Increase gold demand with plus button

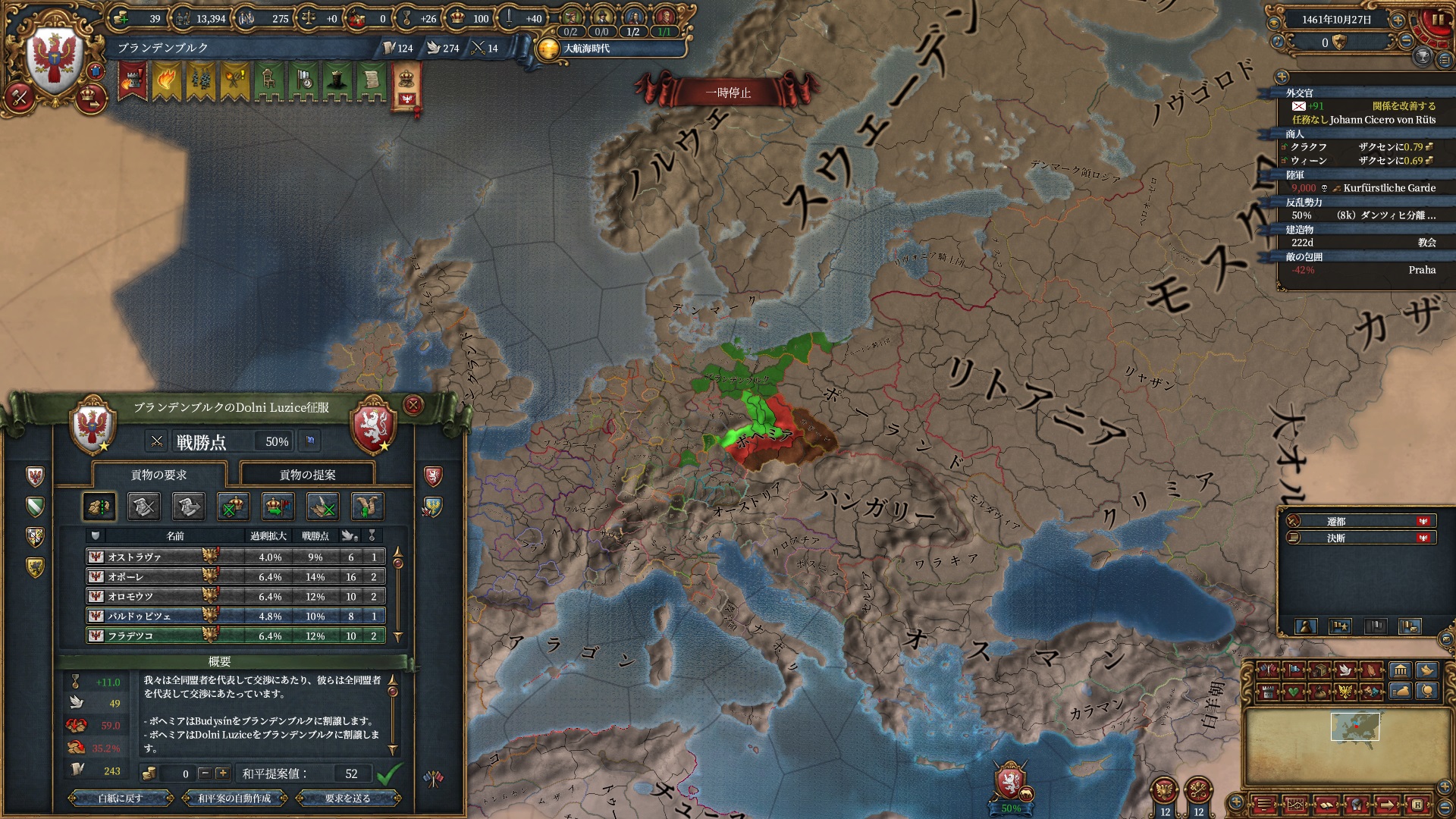[222, 773]
